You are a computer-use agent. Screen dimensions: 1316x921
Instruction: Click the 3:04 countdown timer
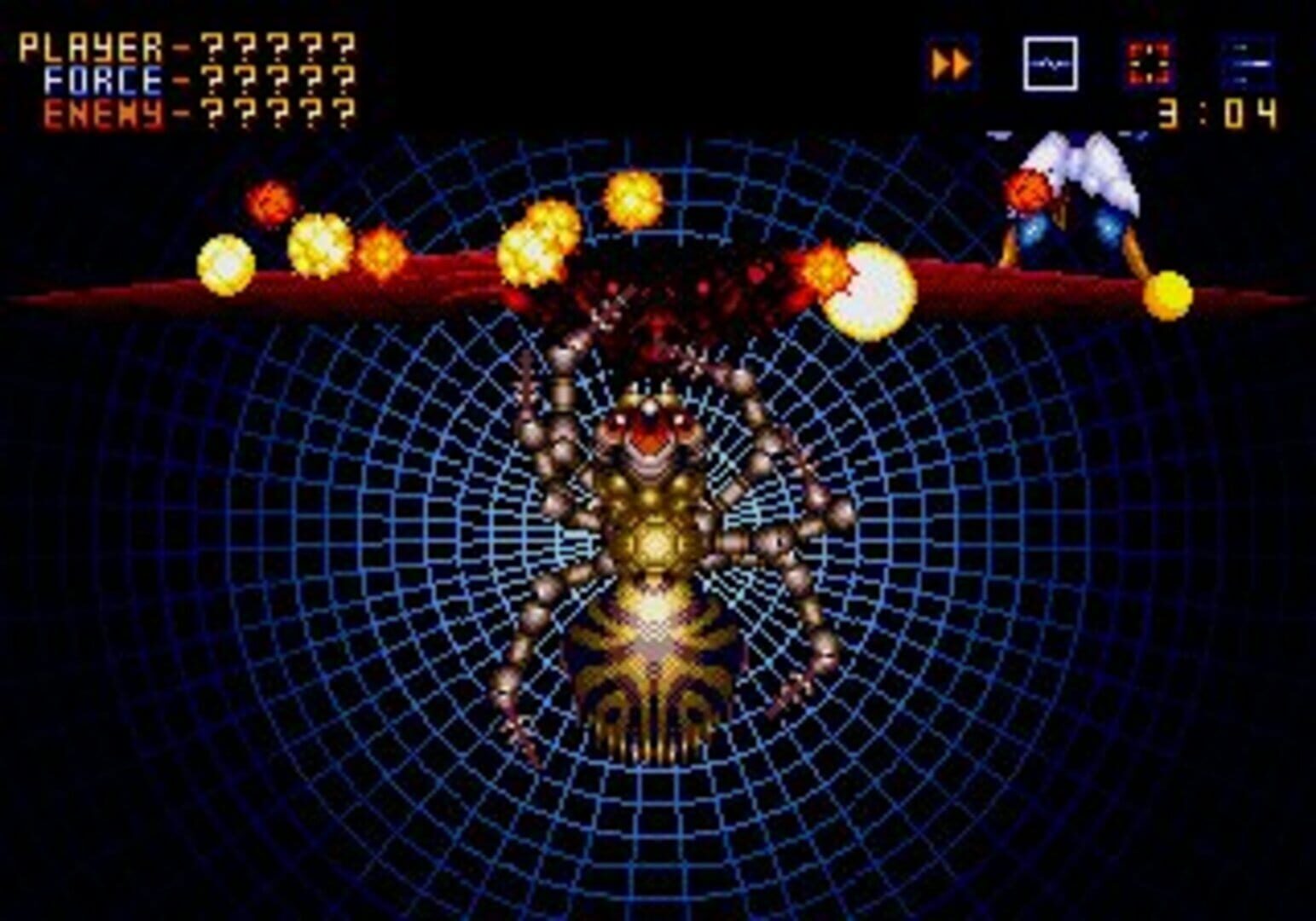click(1220, 113)
